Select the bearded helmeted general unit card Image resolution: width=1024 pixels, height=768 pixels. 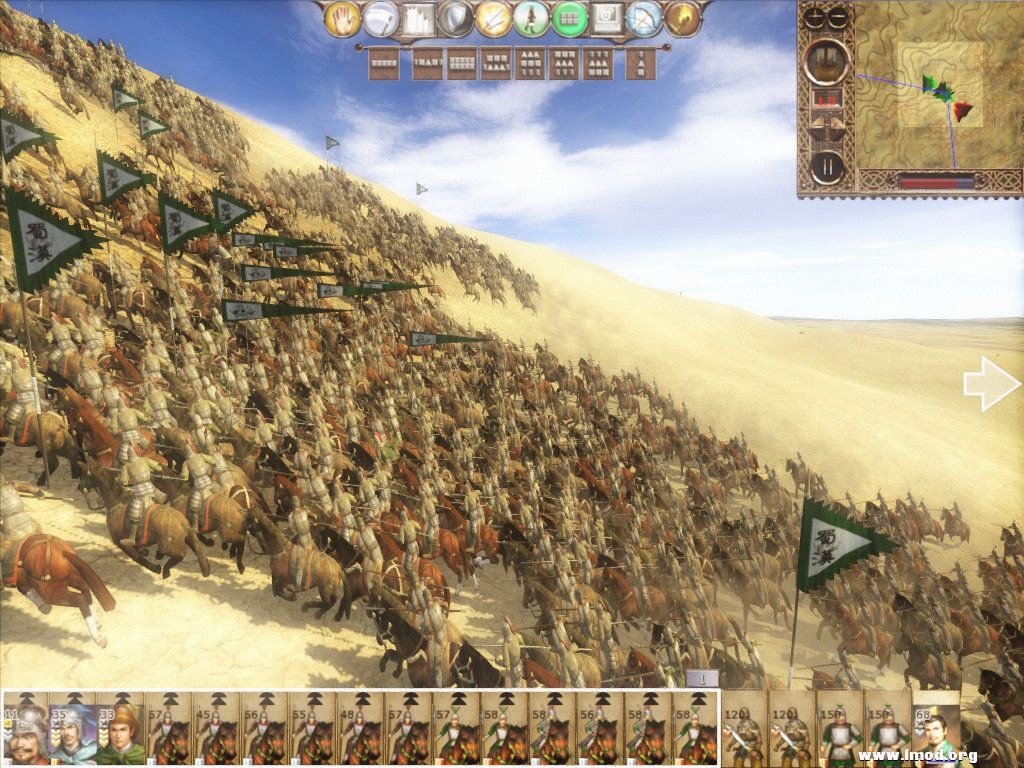point(26,732)
